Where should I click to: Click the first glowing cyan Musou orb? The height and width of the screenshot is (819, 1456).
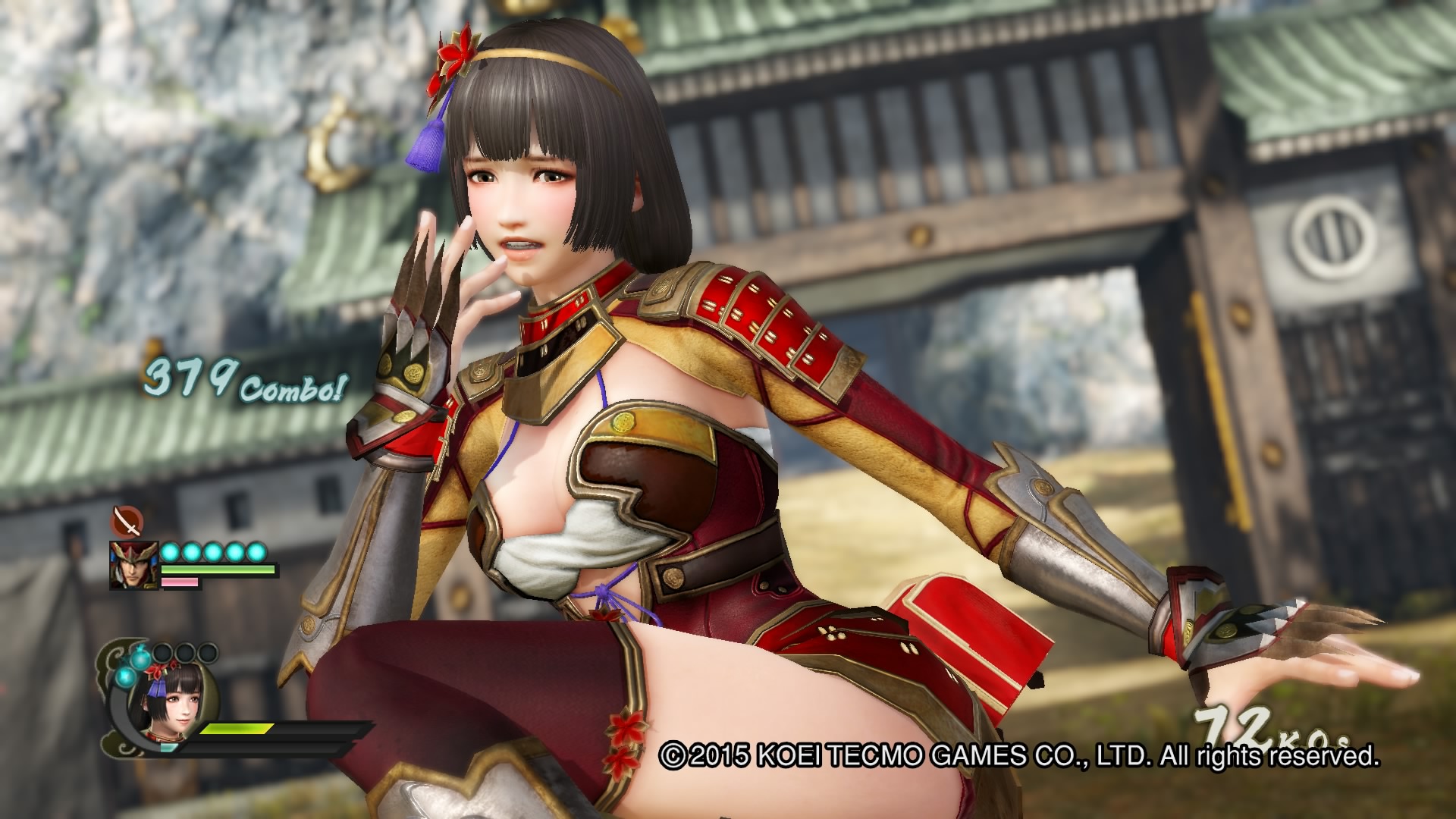170,552
